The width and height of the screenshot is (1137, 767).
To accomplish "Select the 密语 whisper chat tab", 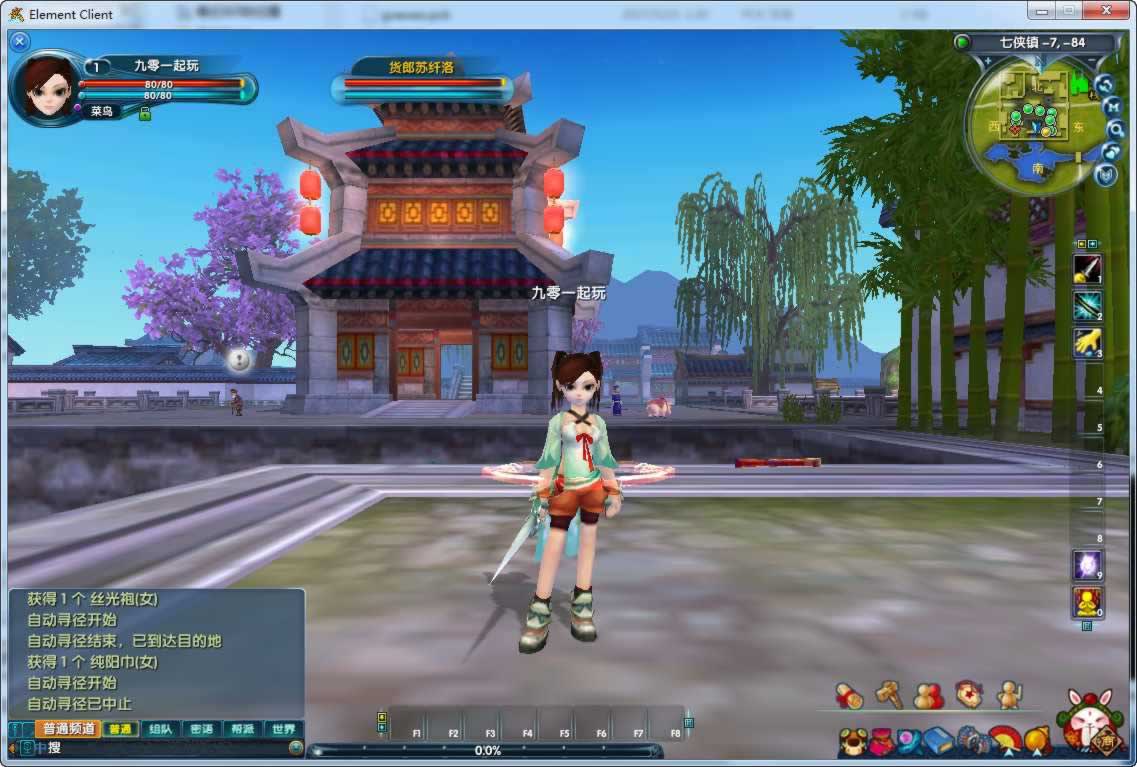I will 201,729.
